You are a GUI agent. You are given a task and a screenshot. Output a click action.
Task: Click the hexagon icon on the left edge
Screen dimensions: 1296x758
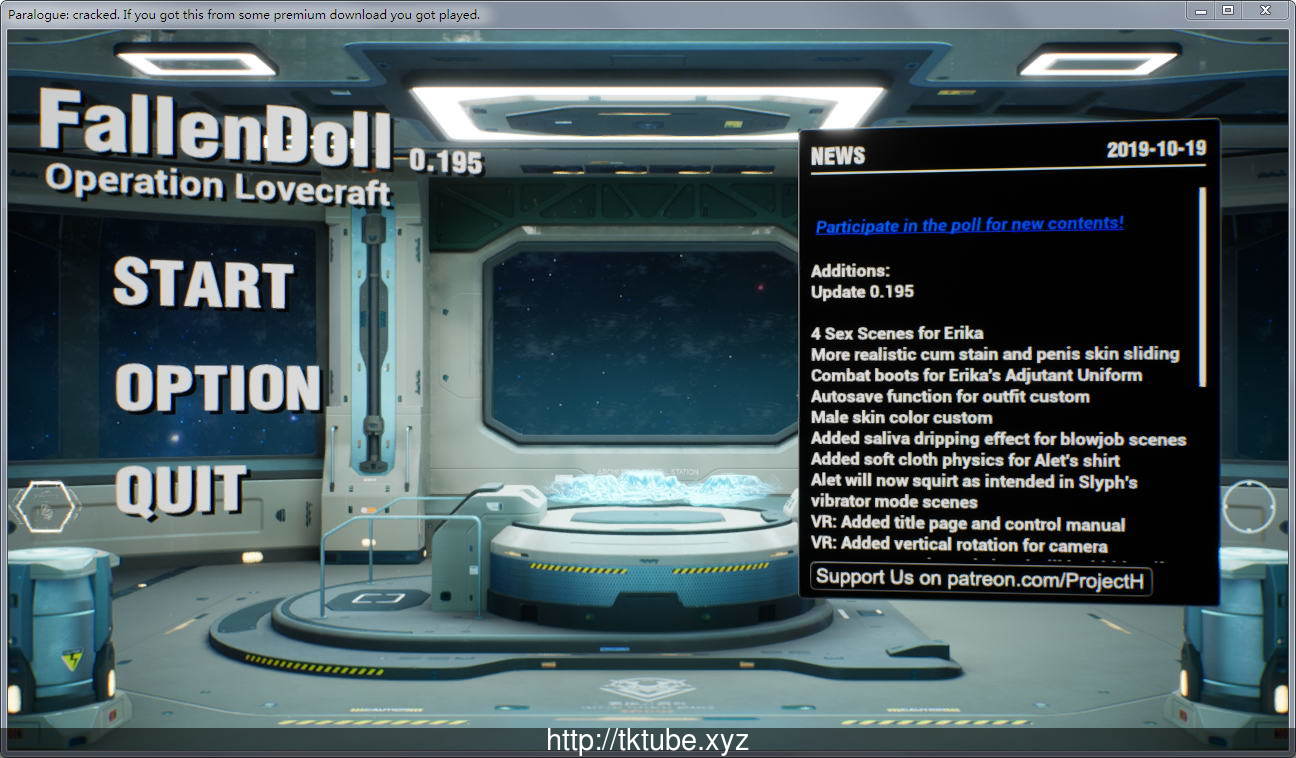[46, 507]
